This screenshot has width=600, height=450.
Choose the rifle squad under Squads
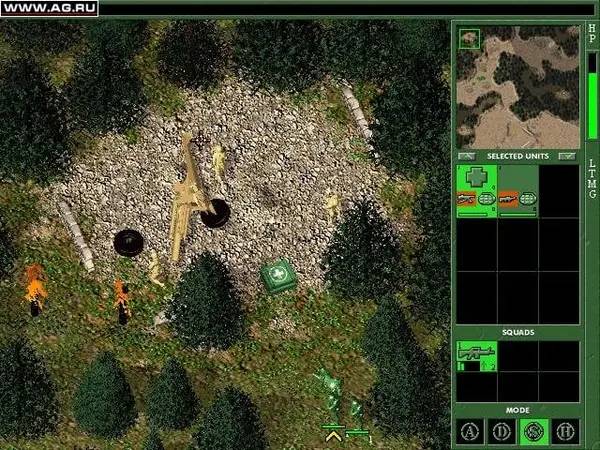476,356
